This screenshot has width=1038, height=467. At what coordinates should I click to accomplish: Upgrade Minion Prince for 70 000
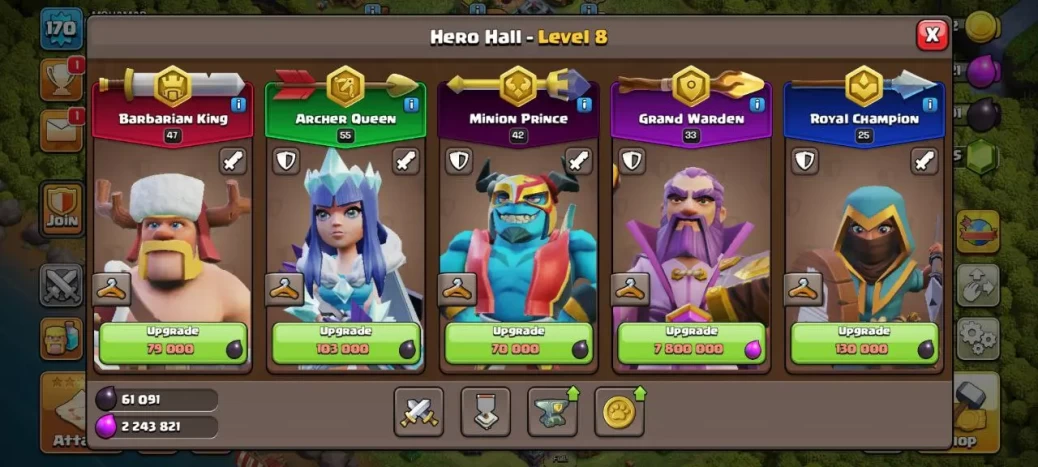(518, 343)
